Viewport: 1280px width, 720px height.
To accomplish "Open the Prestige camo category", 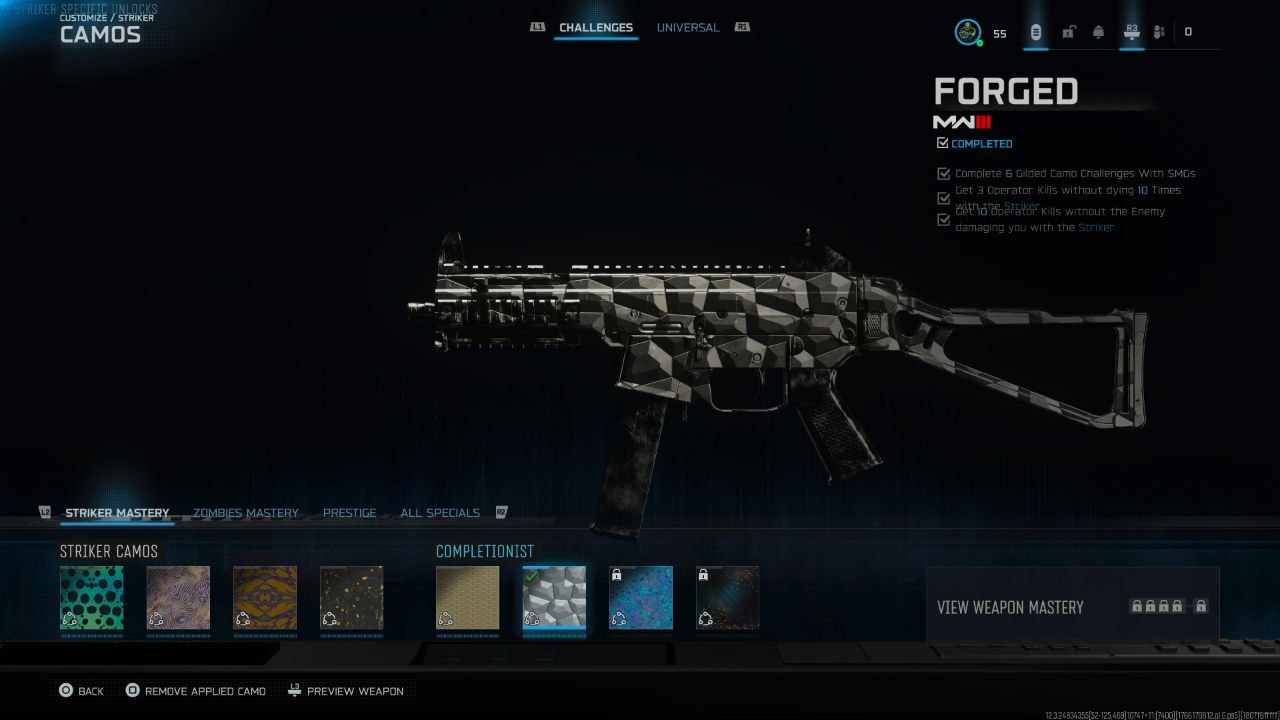I will pyautogui.click(x=349, y=513).
